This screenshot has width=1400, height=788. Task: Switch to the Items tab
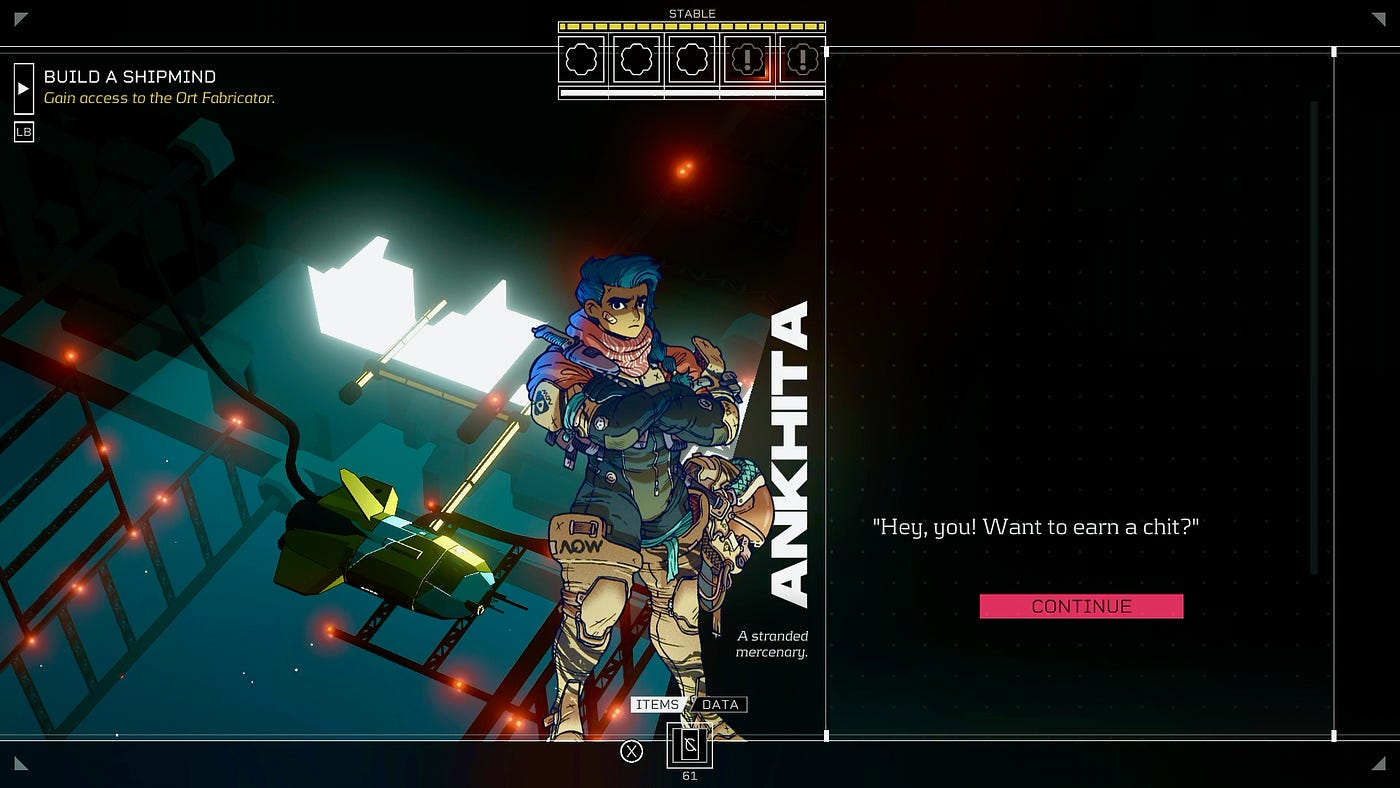(657, 705)
